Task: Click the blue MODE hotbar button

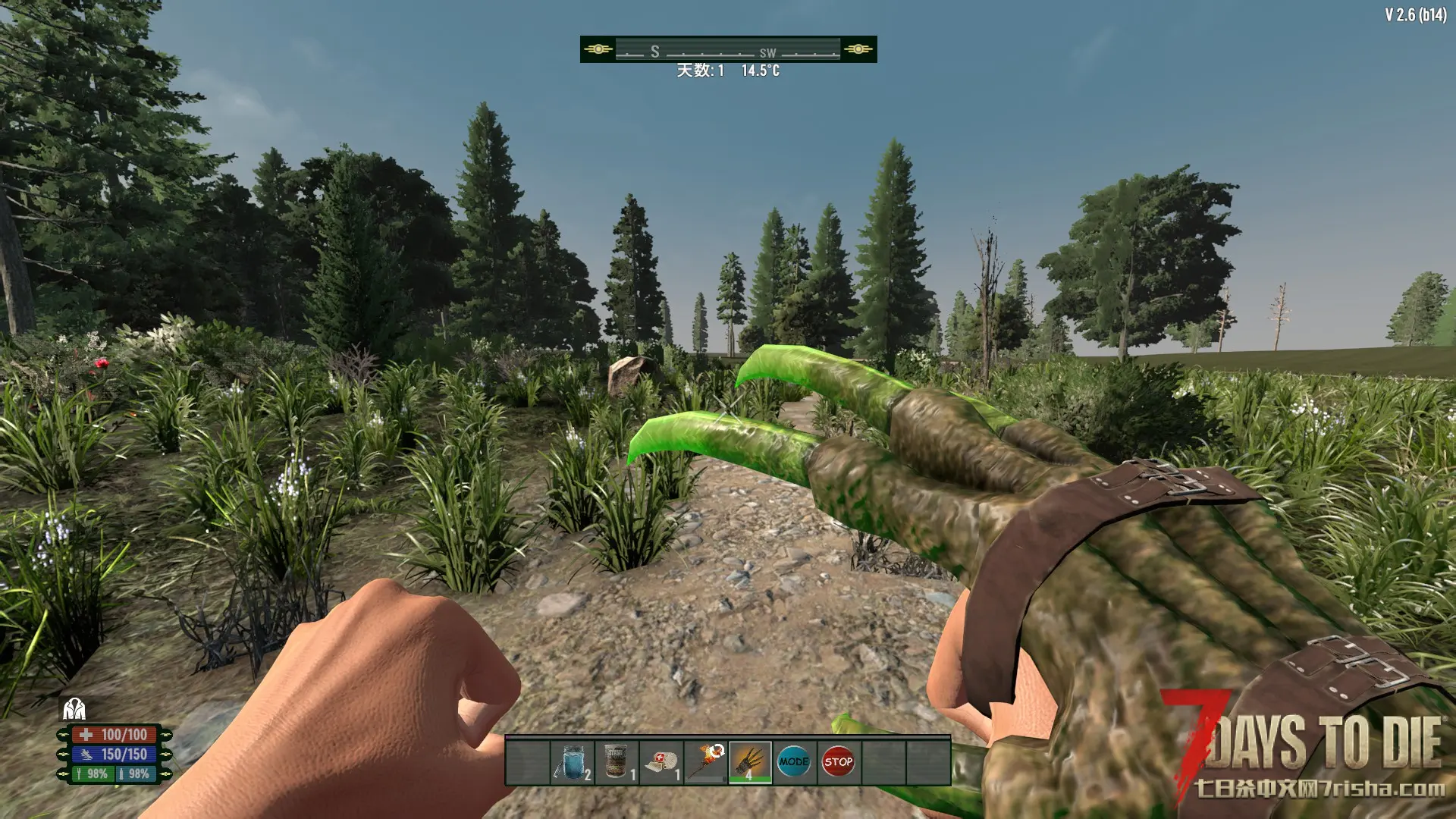Action: (794, 762)
